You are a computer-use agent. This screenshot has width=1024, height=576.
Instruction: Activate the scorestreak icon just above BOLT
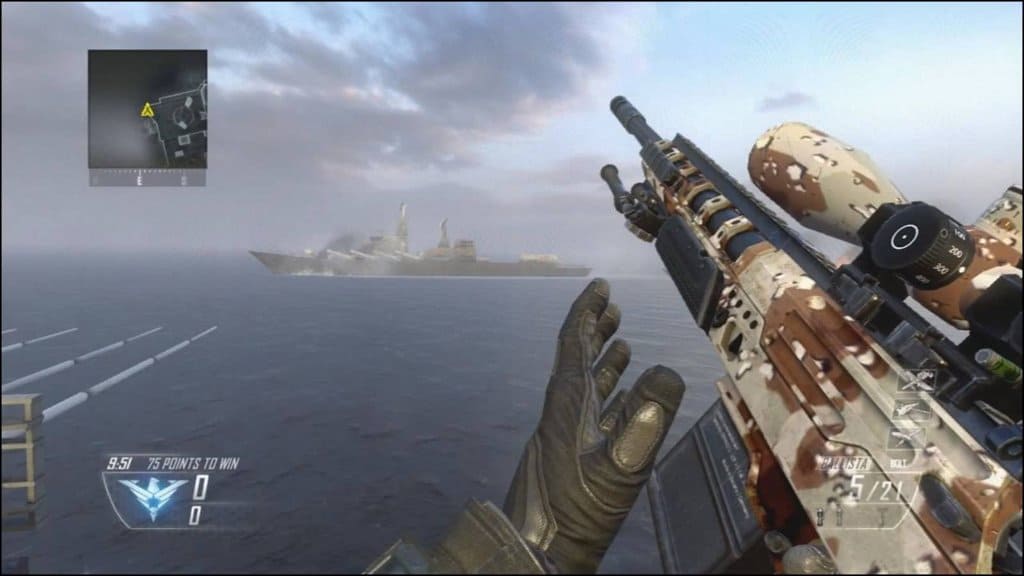[x=905, y=439]
